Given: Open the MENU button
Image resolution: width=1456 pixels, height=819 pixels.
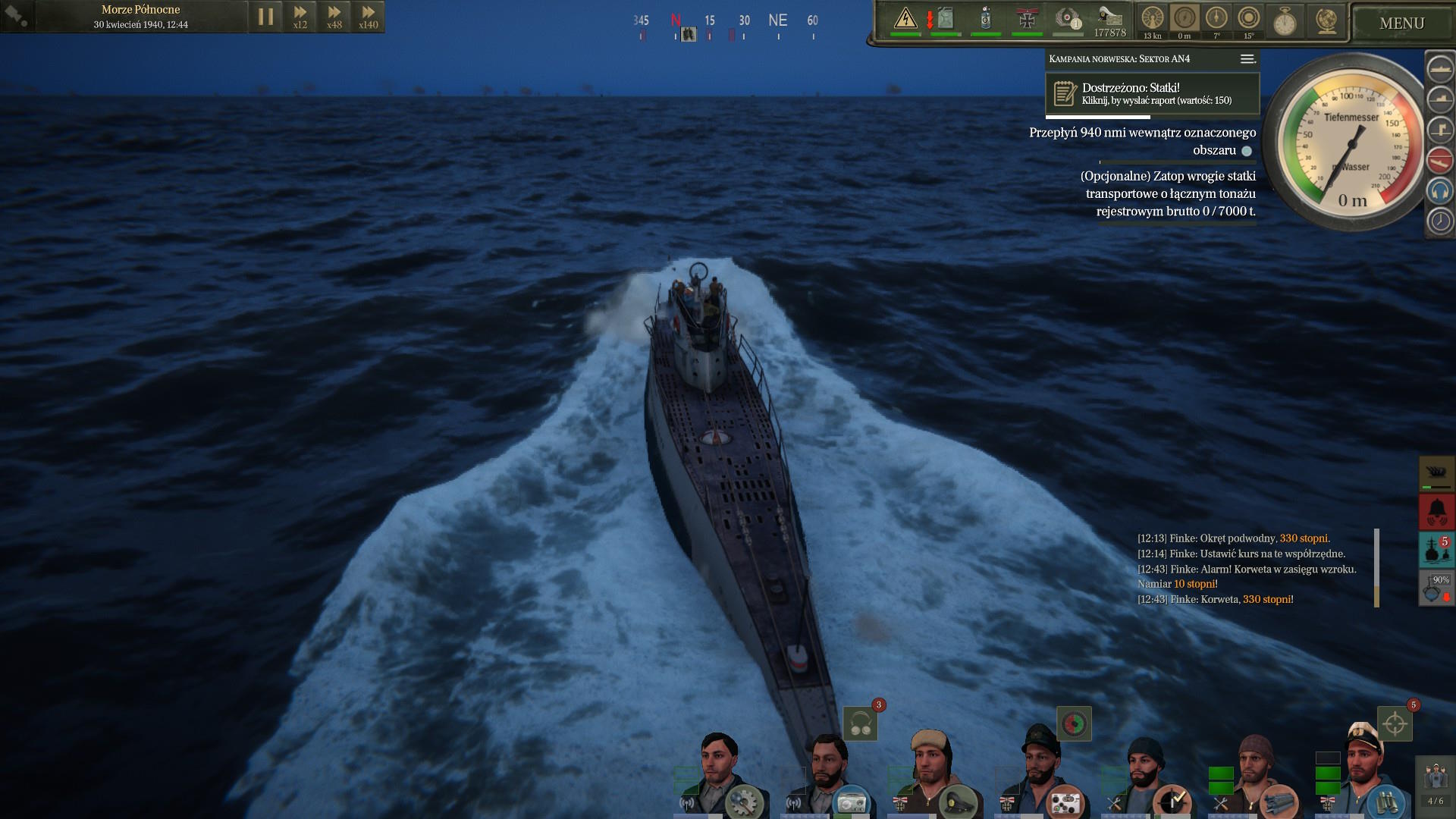Looking at the screenshot, I should (x=1401, y=24).
